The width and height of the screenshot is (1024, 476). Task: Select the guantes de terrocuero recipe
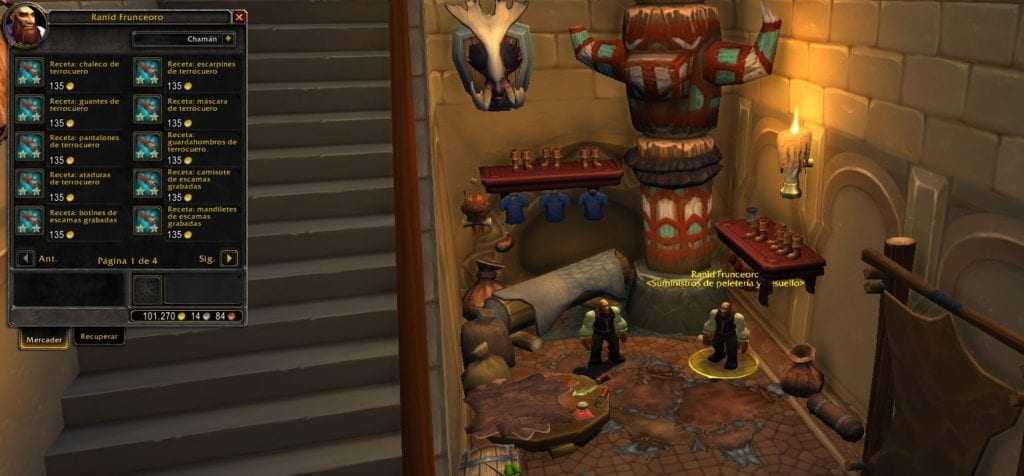(x=31, y=108)
